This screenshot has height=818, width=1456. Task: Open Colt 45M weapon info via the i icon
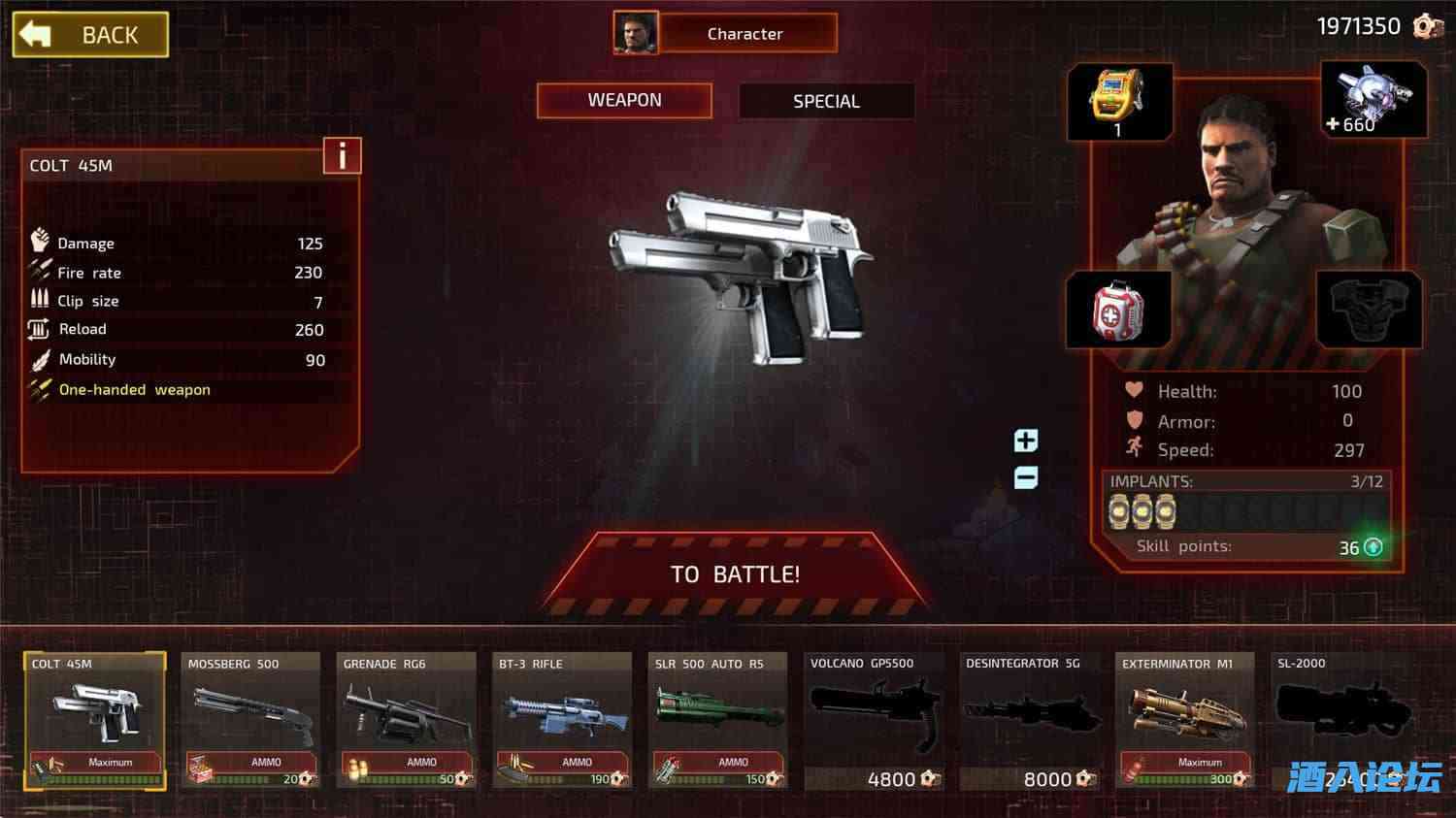tap(342, 155)
